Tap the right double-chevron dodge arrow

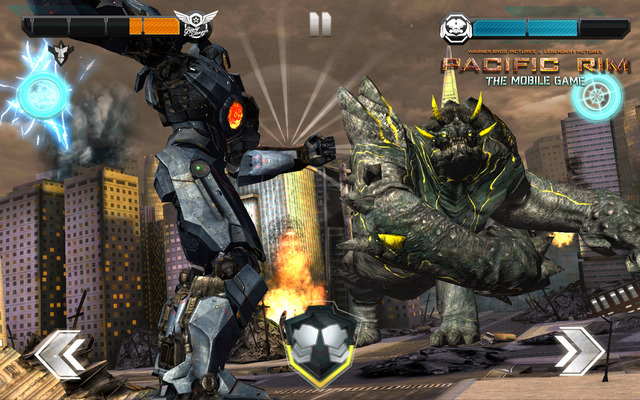click(x=579, y=352)
